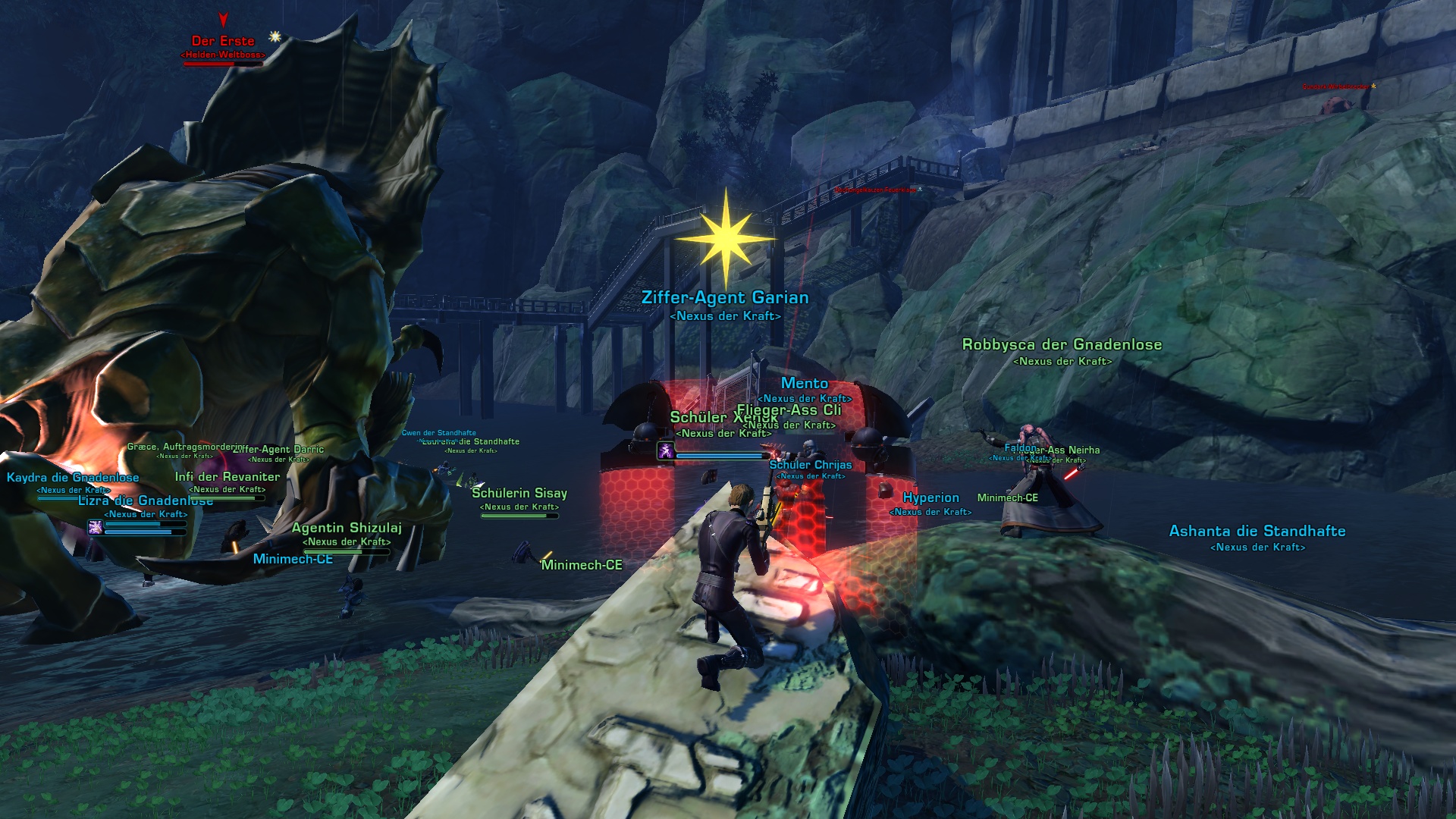Target the player Ashanta die Standhafte
Viewport: 1456px width, 819px height.
point(1257,532)
